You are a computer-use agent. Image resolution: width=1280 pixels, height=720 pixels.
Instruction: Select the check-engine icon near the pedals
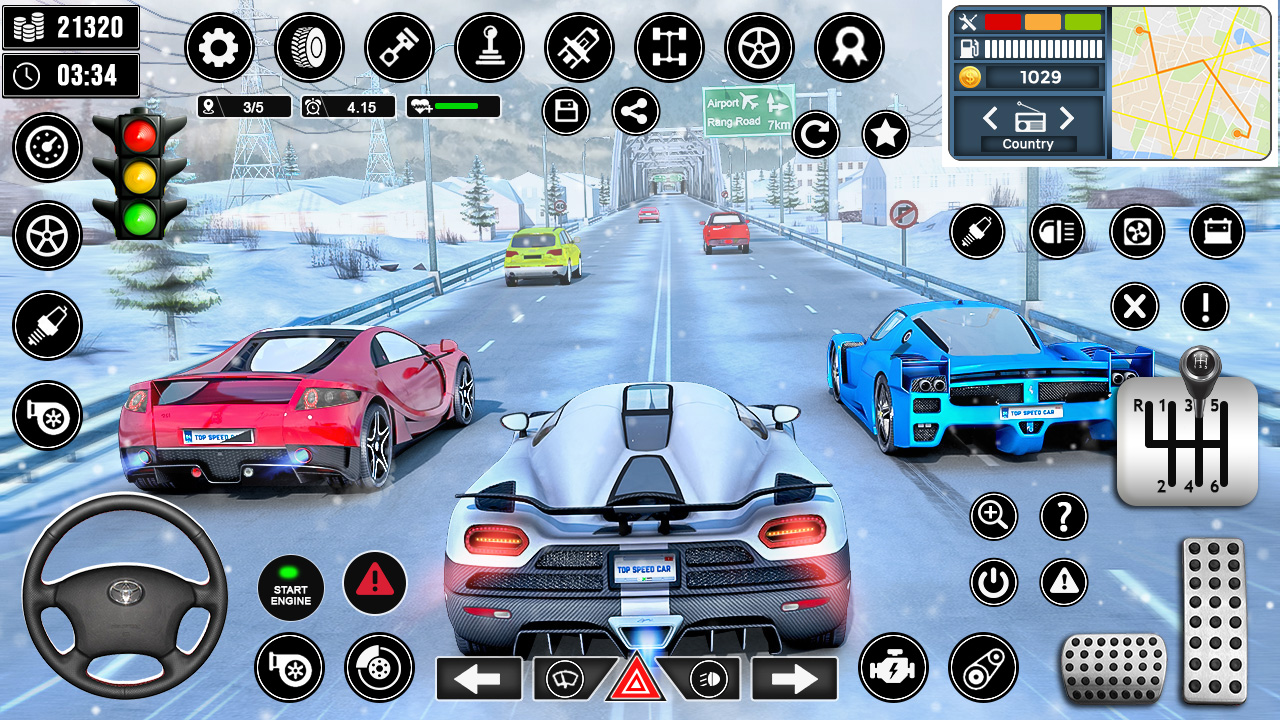click(x=893, y=668)
